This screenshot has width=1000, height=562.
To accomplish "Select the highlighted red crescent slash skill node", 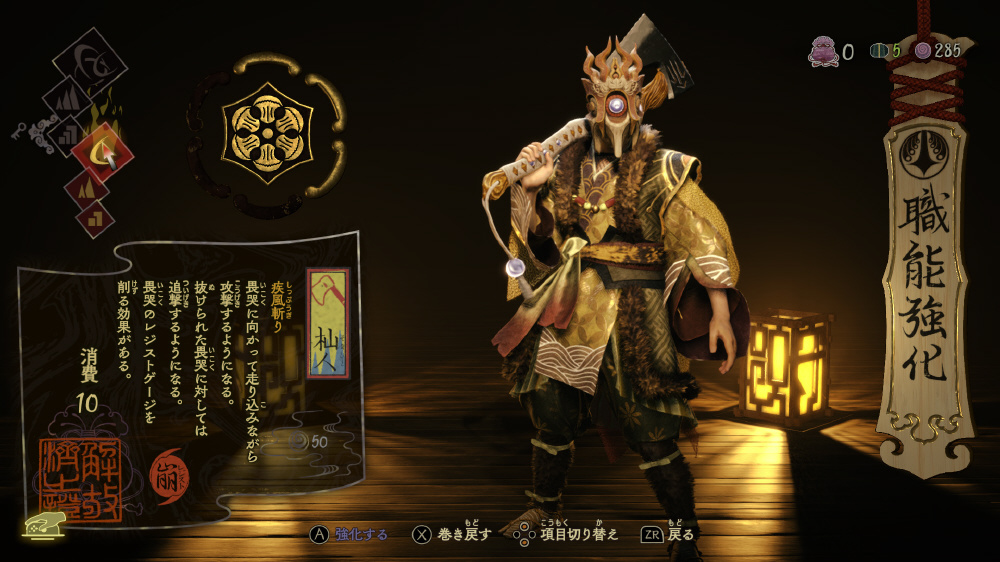I will (101, 153).
